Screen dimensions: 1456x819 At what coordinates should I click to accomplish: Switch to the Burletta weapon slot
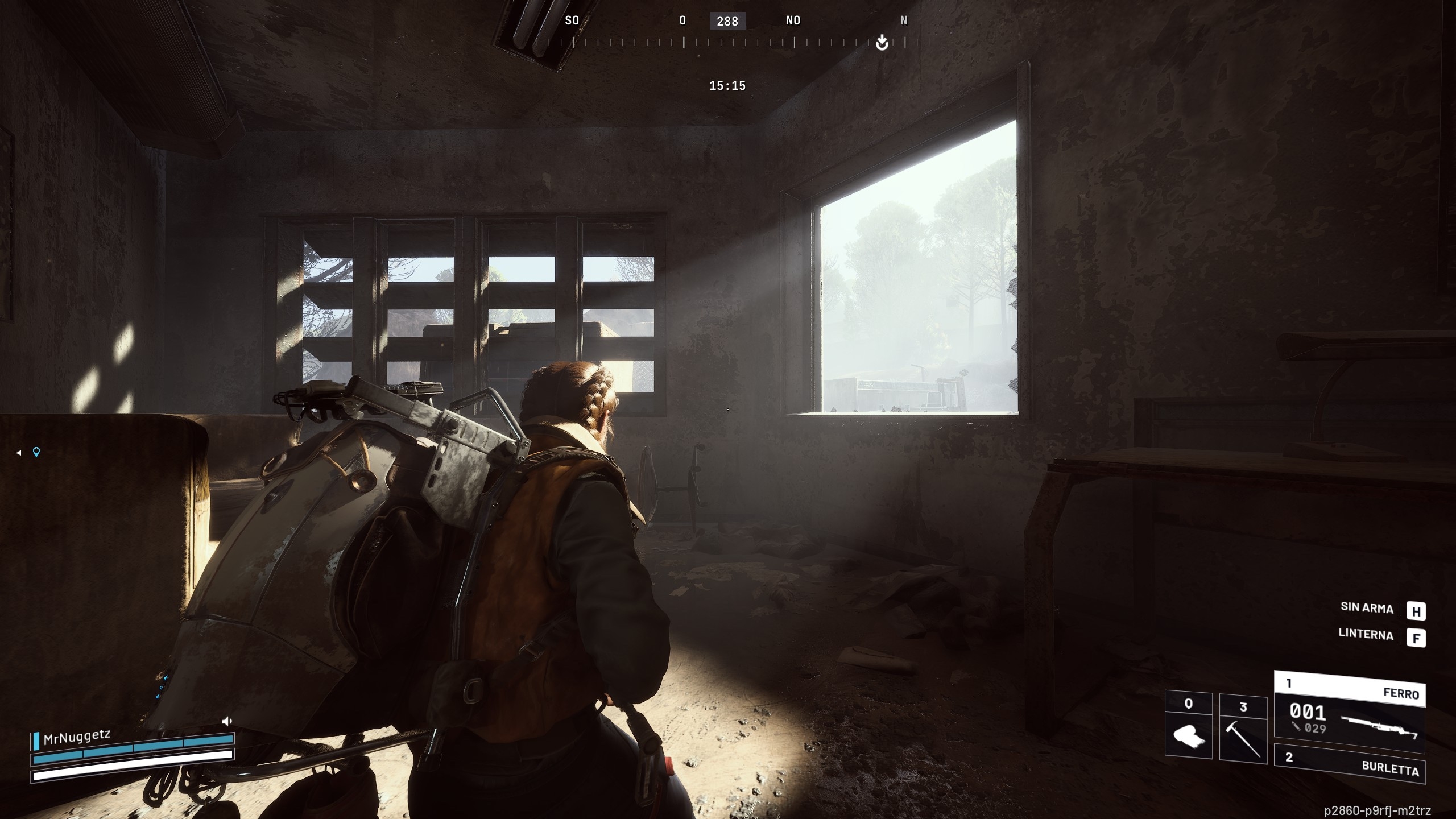click(1349, 764)
